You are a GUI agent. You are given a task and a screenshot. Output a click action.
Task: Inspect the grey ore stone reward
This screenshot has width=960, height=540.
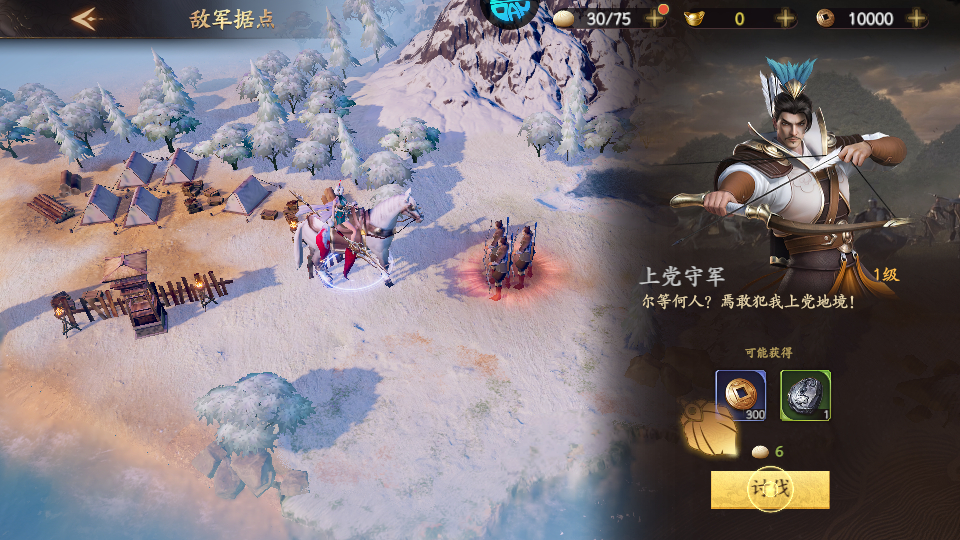[x=805, y=395]
